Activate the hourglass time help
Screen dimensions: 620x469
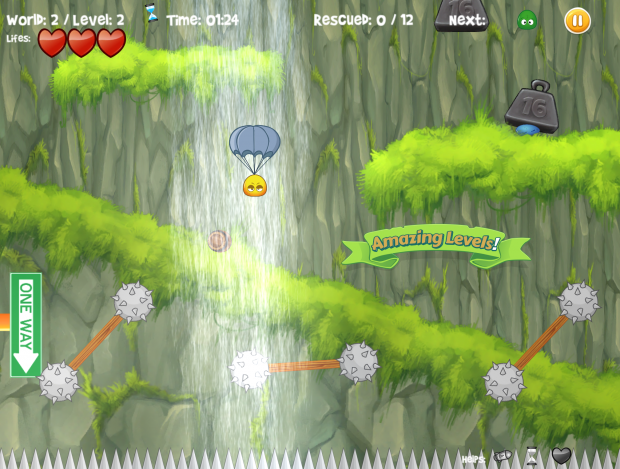(532, 457)
